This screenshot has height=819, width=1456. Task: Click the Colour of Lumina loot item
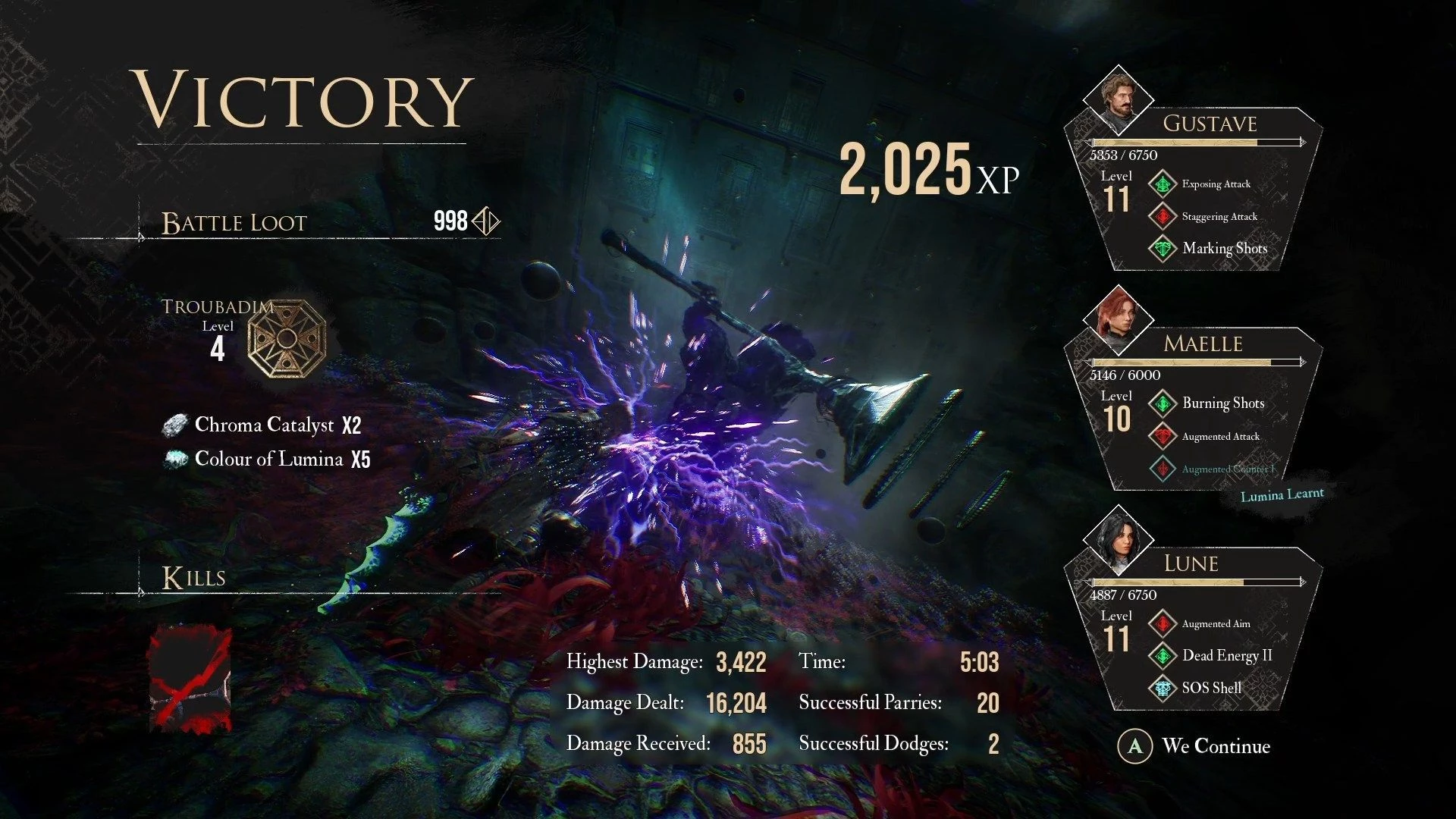click(268, 459)
